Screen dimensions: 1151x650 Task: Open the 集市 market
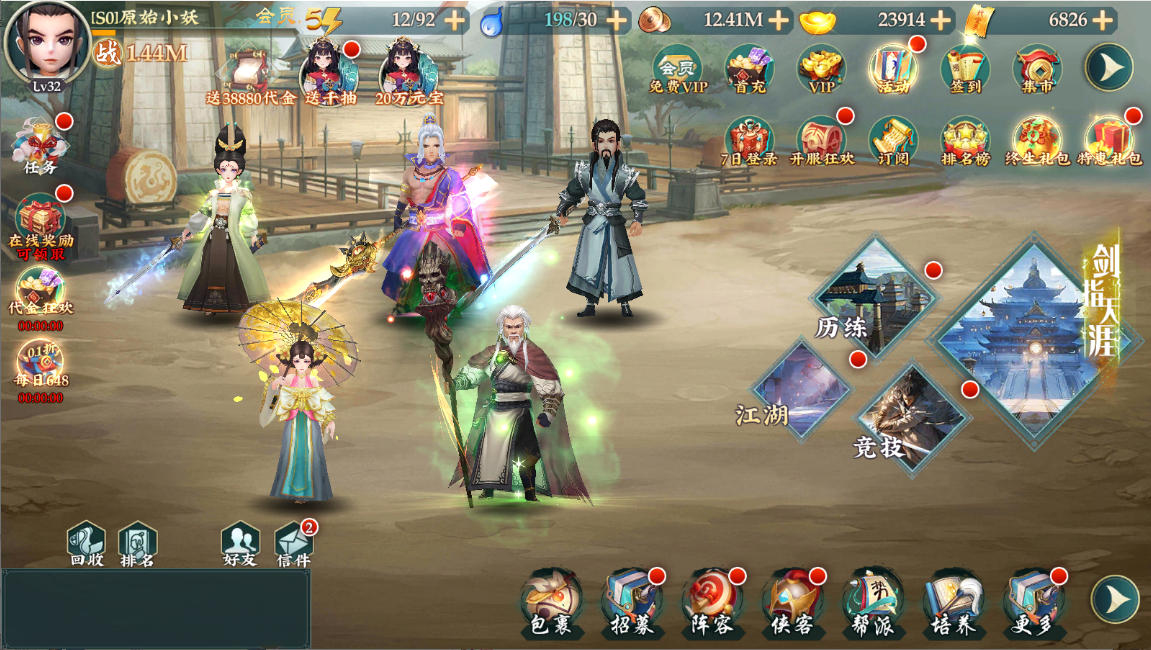click(x=1037, y=69)
